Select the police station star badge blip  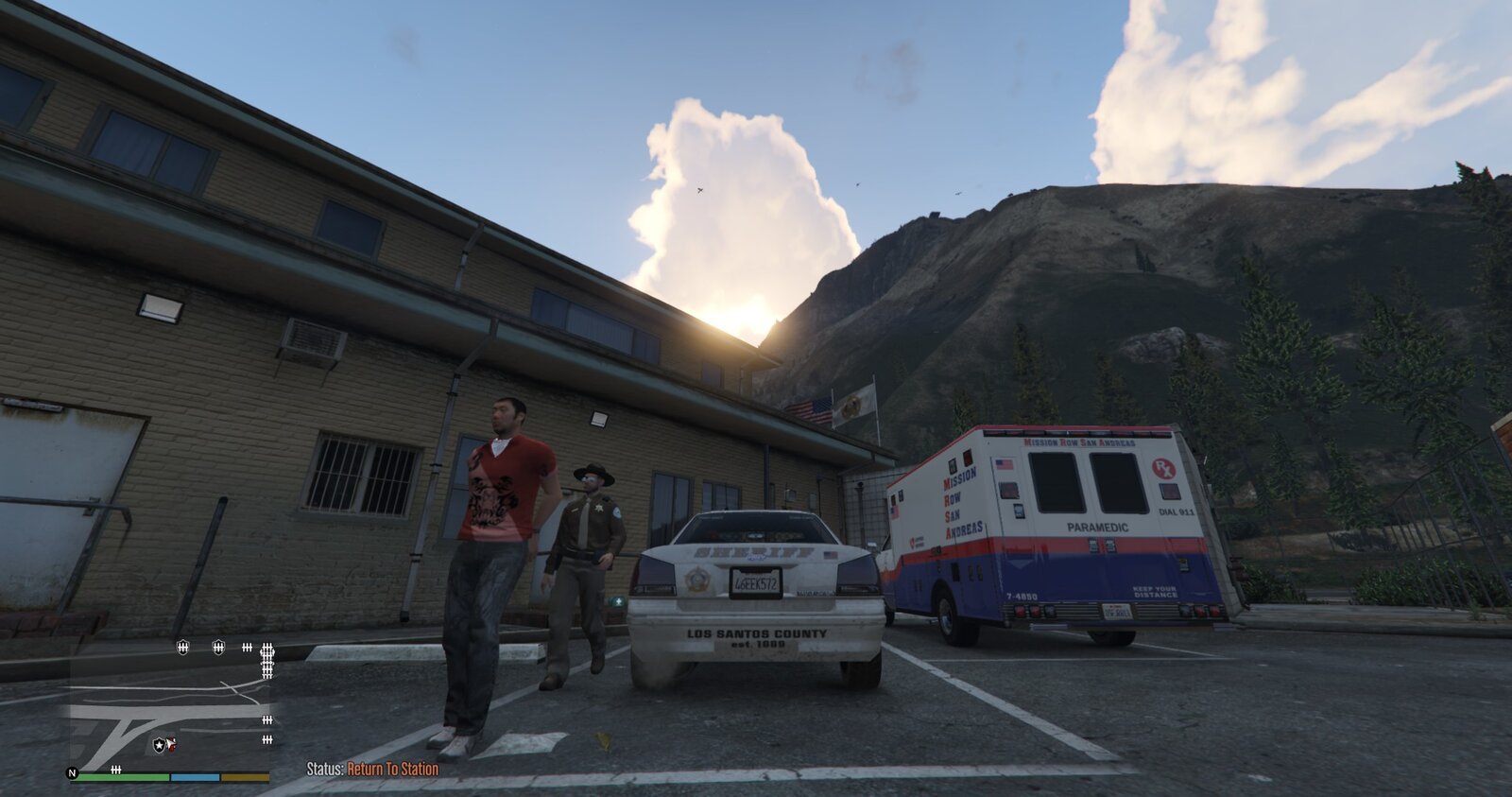pyautogui.click(x=159, y=746)
